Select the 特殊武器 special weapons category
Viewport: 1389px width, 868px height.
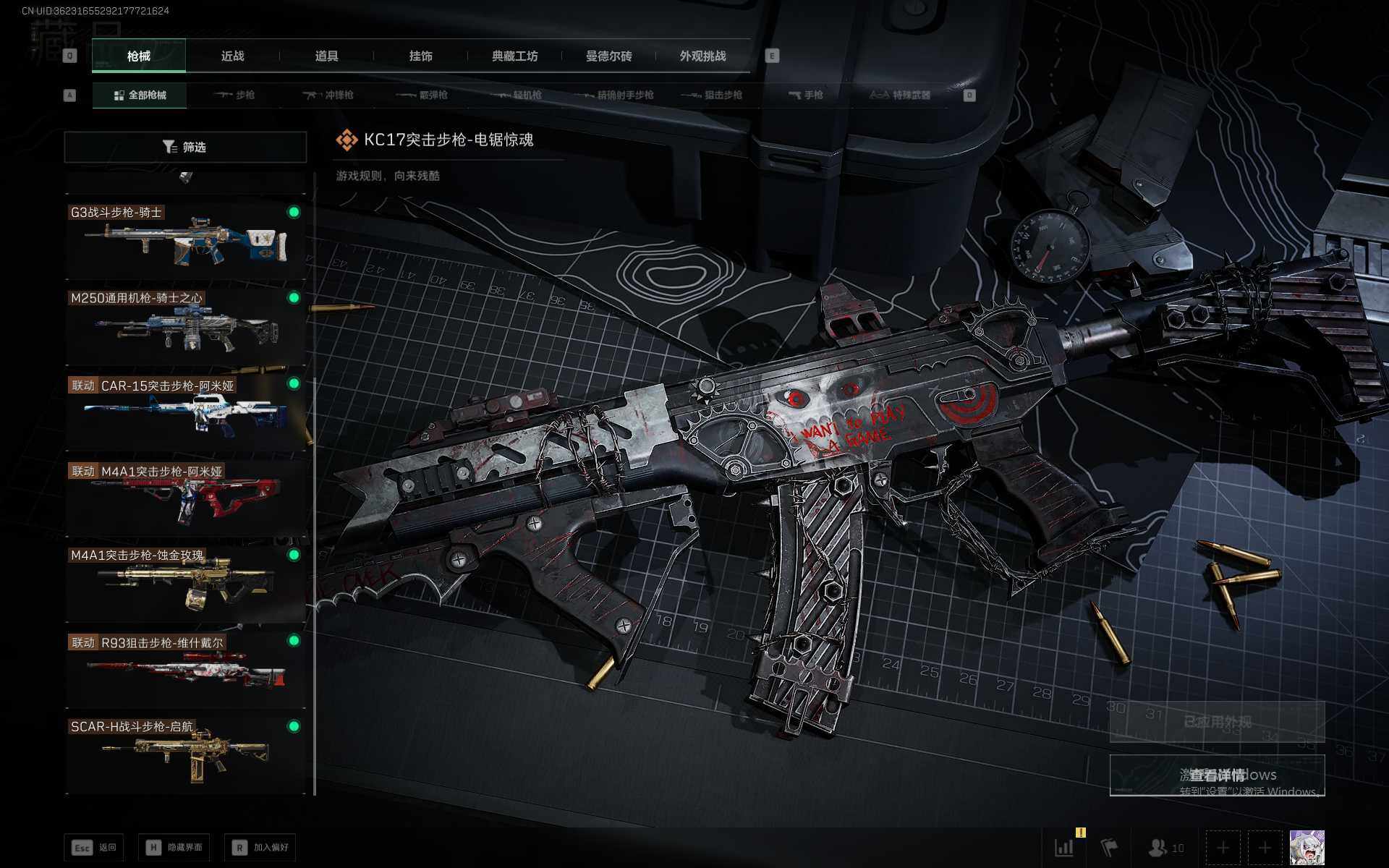coord(900,95)
